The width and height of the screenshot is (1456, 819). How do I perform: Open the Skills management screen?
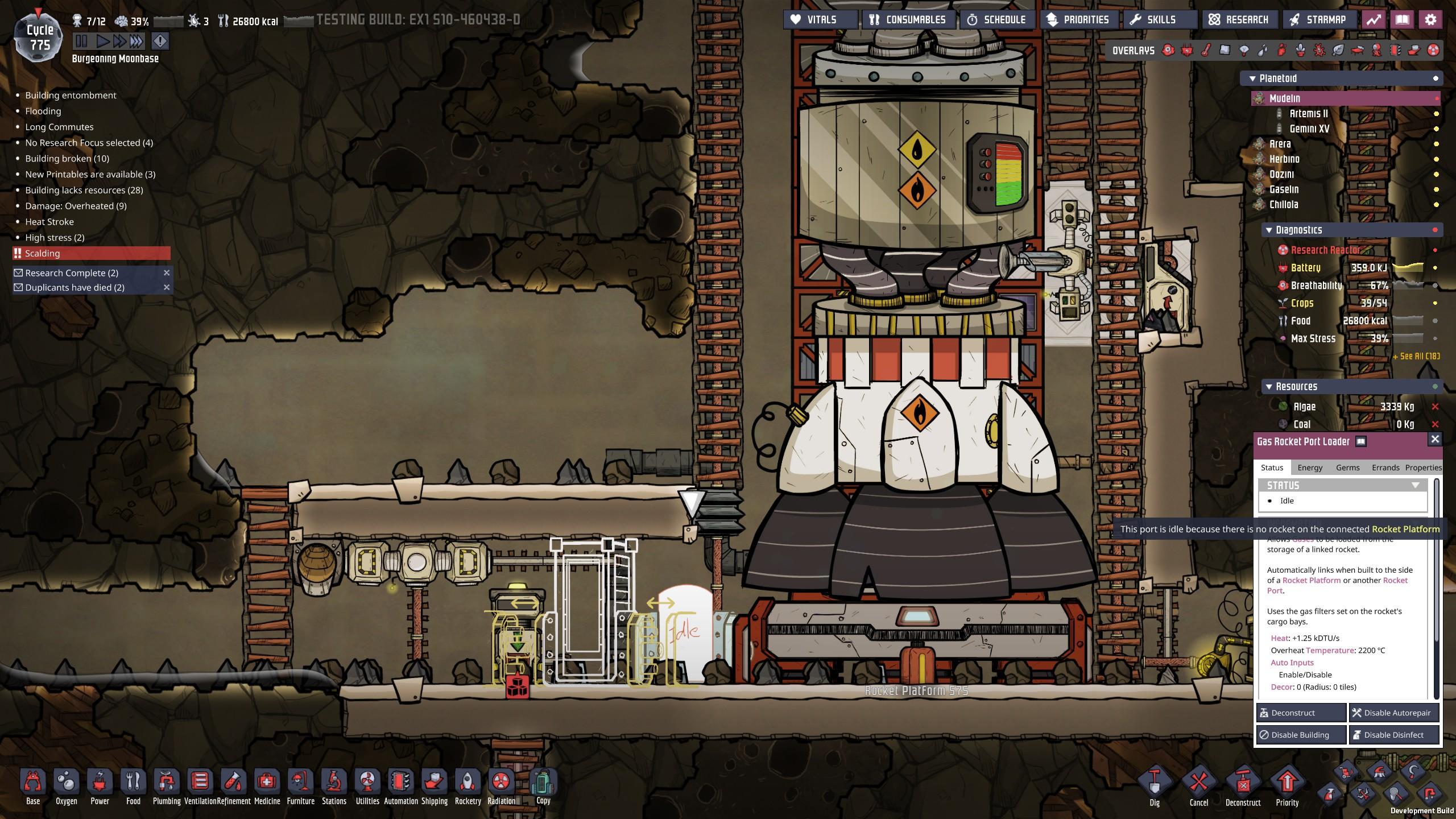click(x=1153, y=20)
